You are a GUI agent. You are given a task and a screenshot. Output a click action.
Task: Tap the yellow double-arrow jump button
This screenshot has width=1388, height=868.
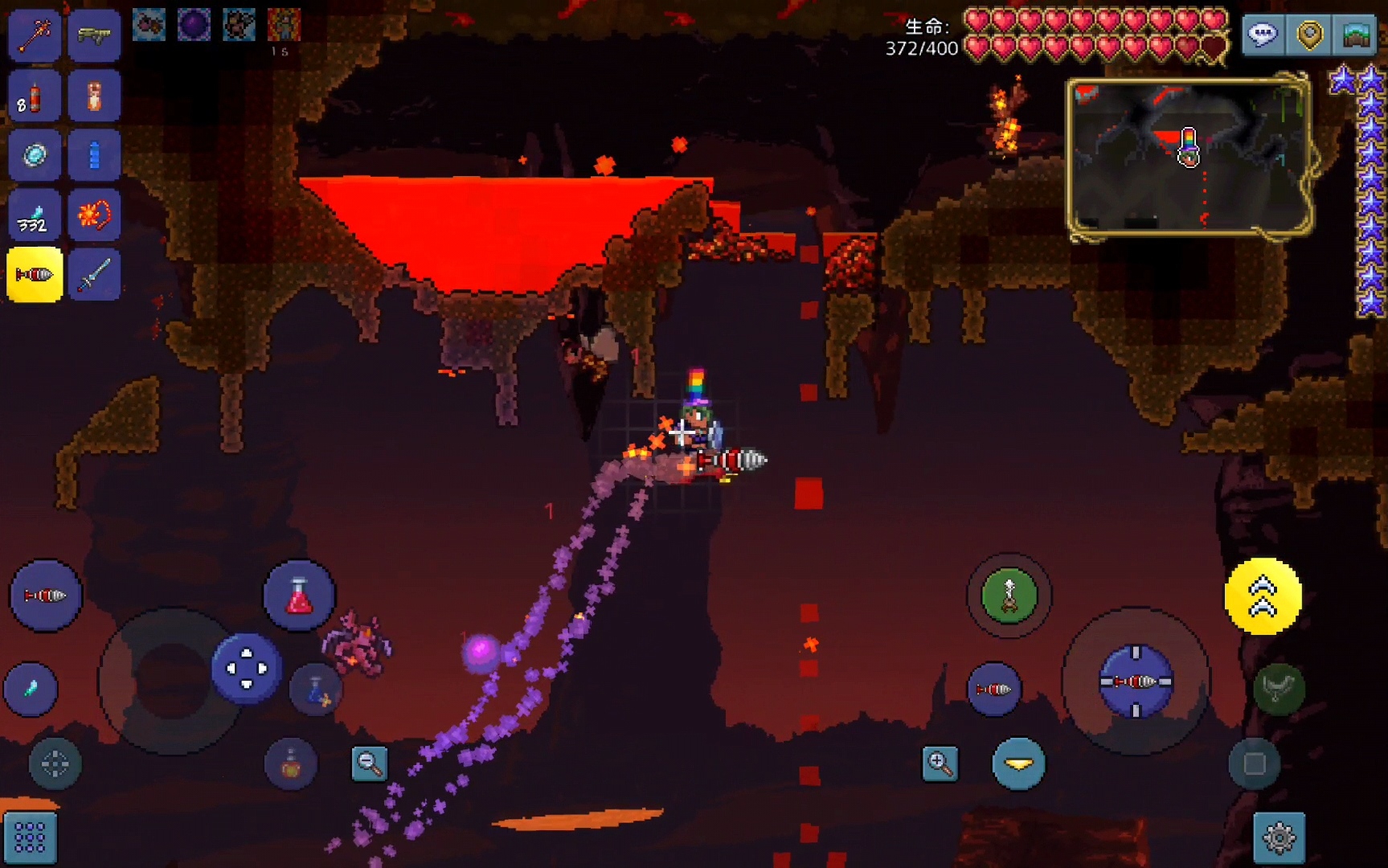pos(1263,596)
